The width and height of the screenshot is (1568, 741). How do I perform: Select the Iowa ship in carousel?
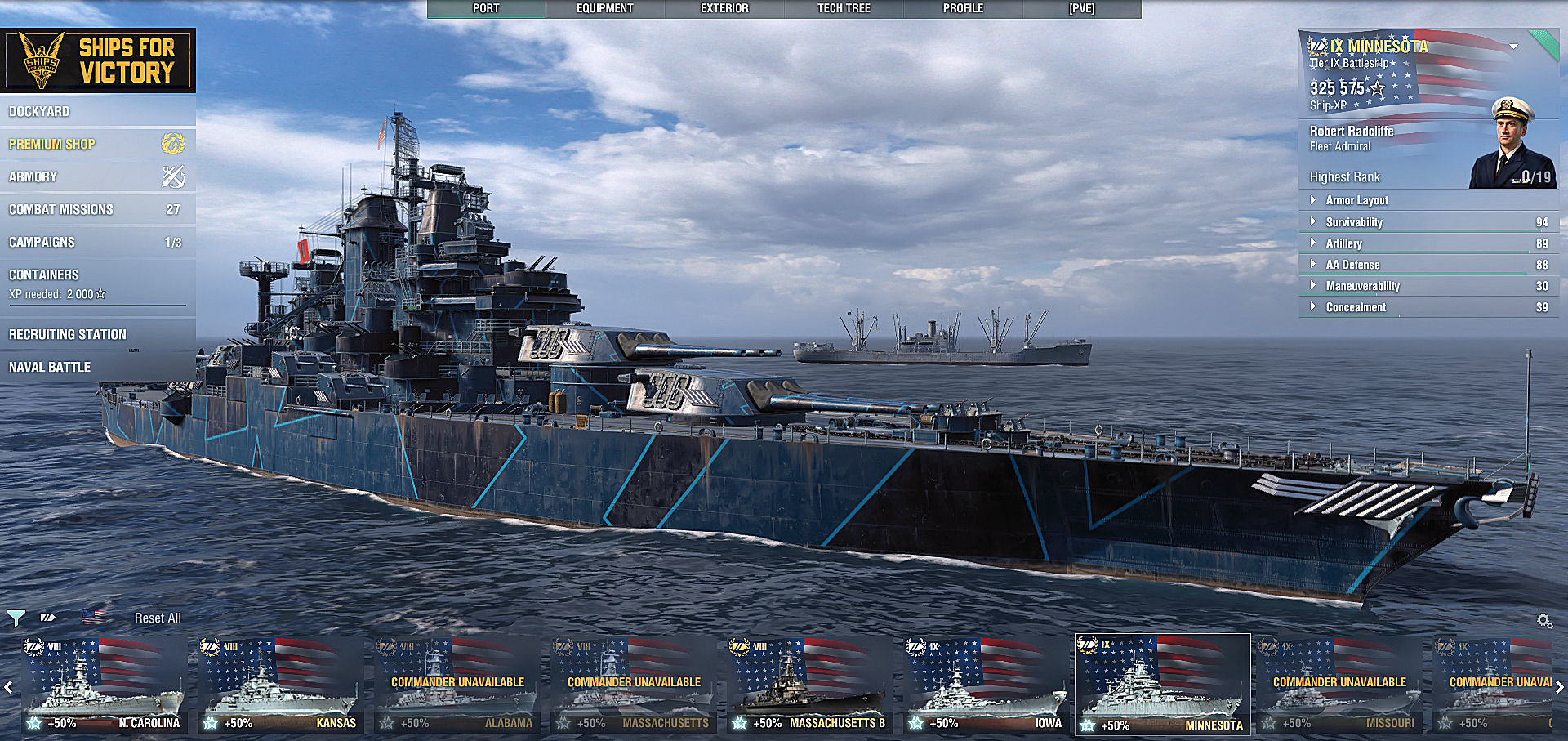tap(987, 685)
